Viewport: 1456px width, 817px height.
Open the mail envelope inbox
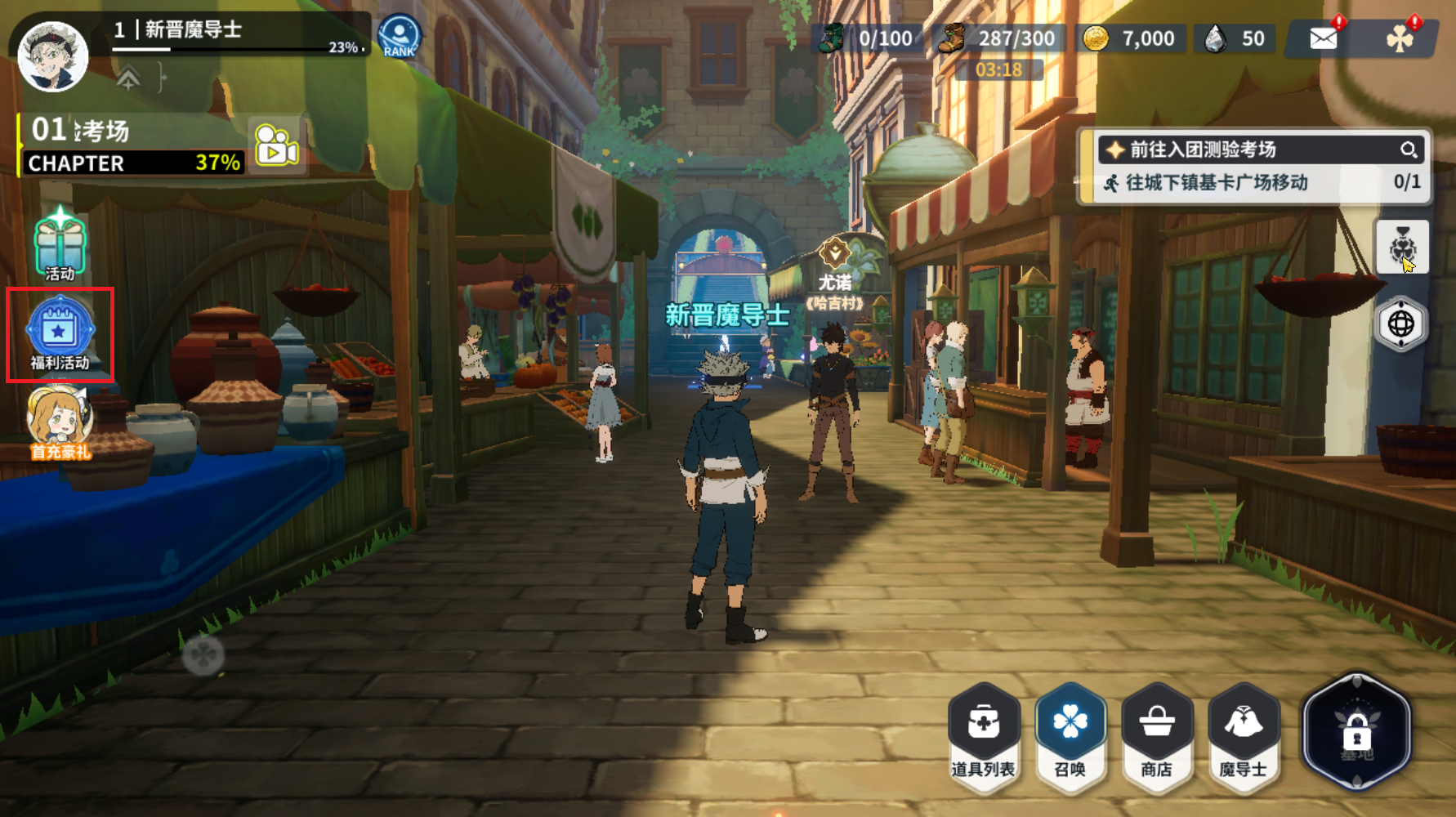(x=1324, y=38)
